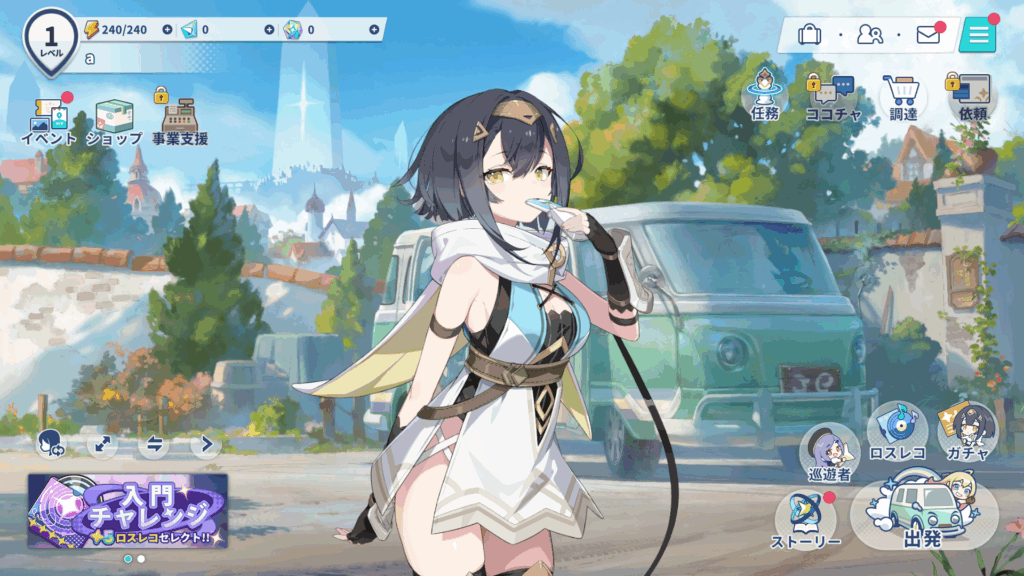Open the ショップ shop
This screenshot has width=1024, height=576.
tap(114, 120)
